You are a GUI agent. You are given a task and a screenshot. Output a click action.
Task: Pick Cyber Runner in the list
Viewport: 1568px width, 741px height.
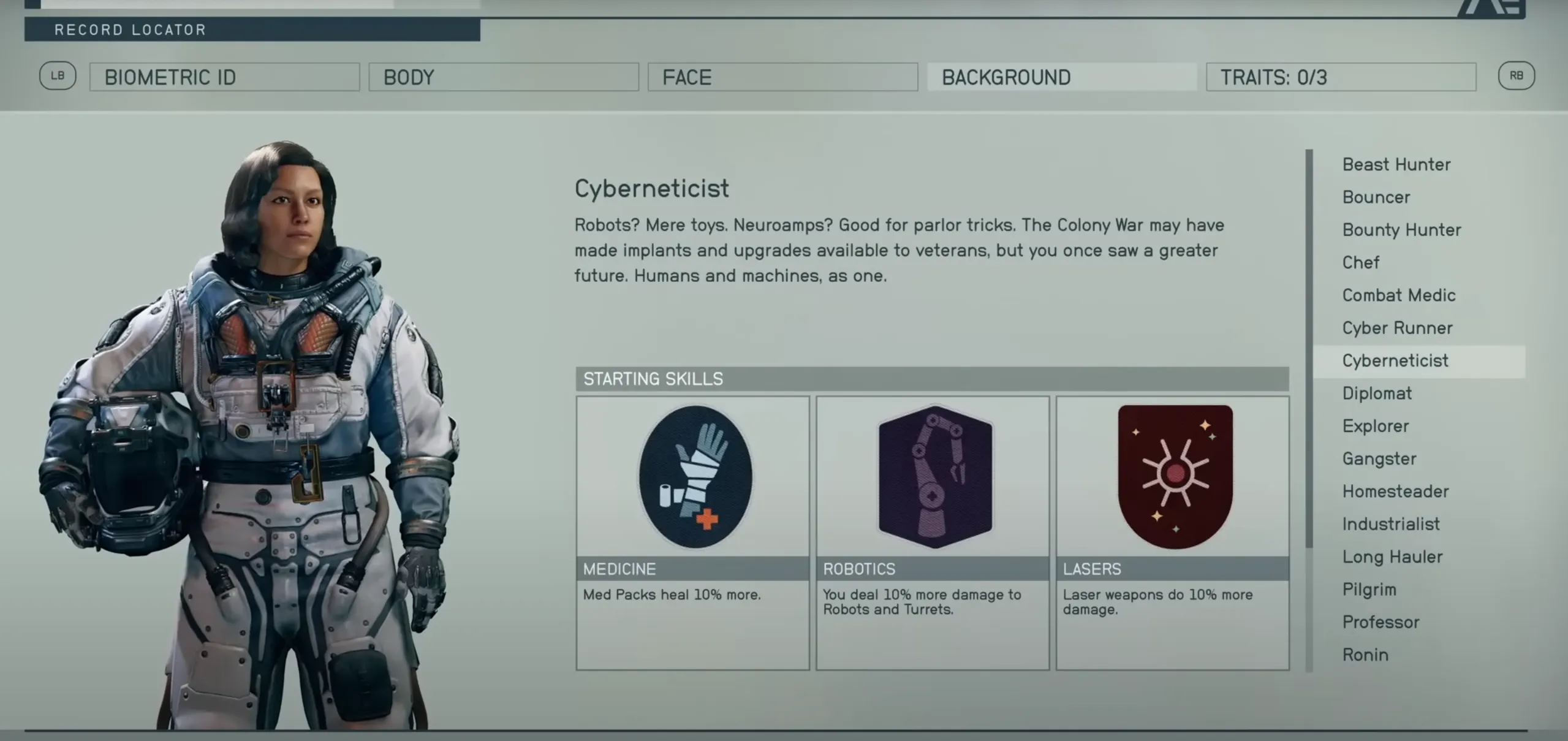click(1397, 328)
